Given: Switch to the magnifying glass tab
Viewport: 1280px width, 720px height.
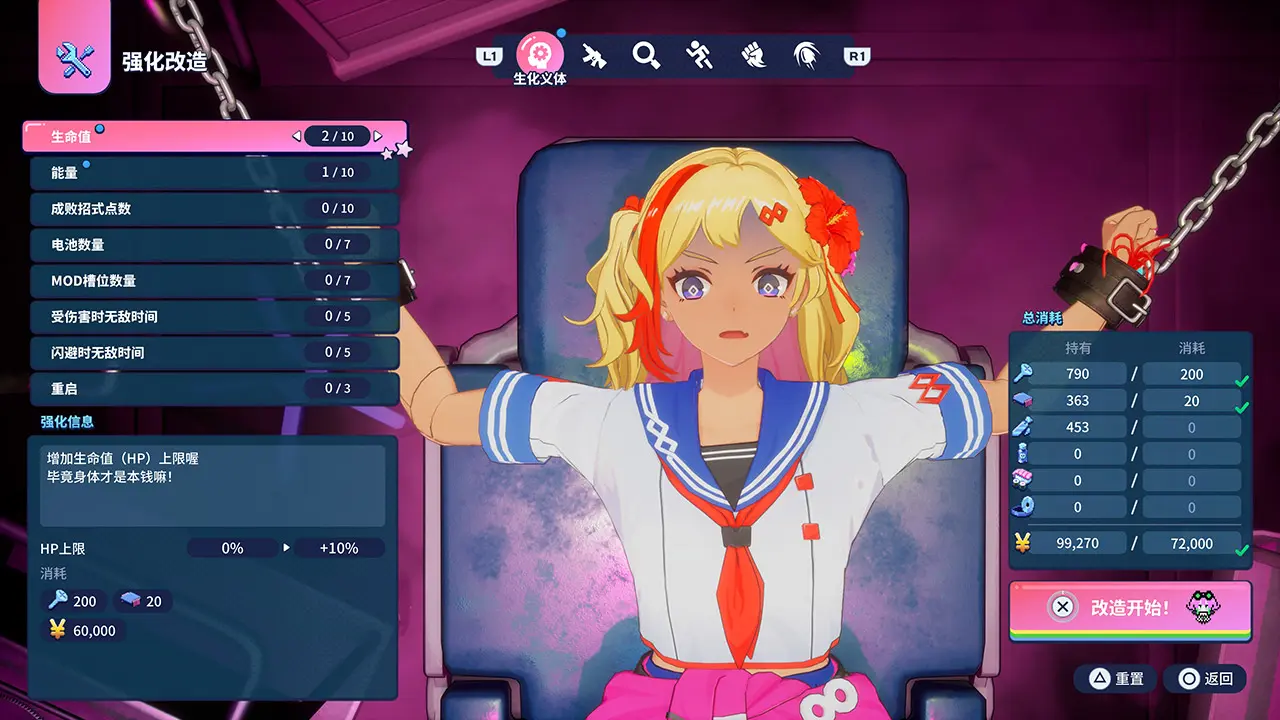Looking at the screenshot, I should (x=646, y=55).
